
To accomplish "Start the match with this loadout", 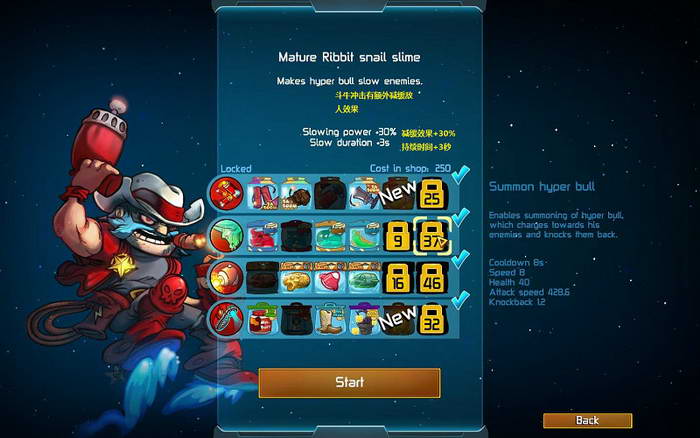I will (x=349, y=382).
